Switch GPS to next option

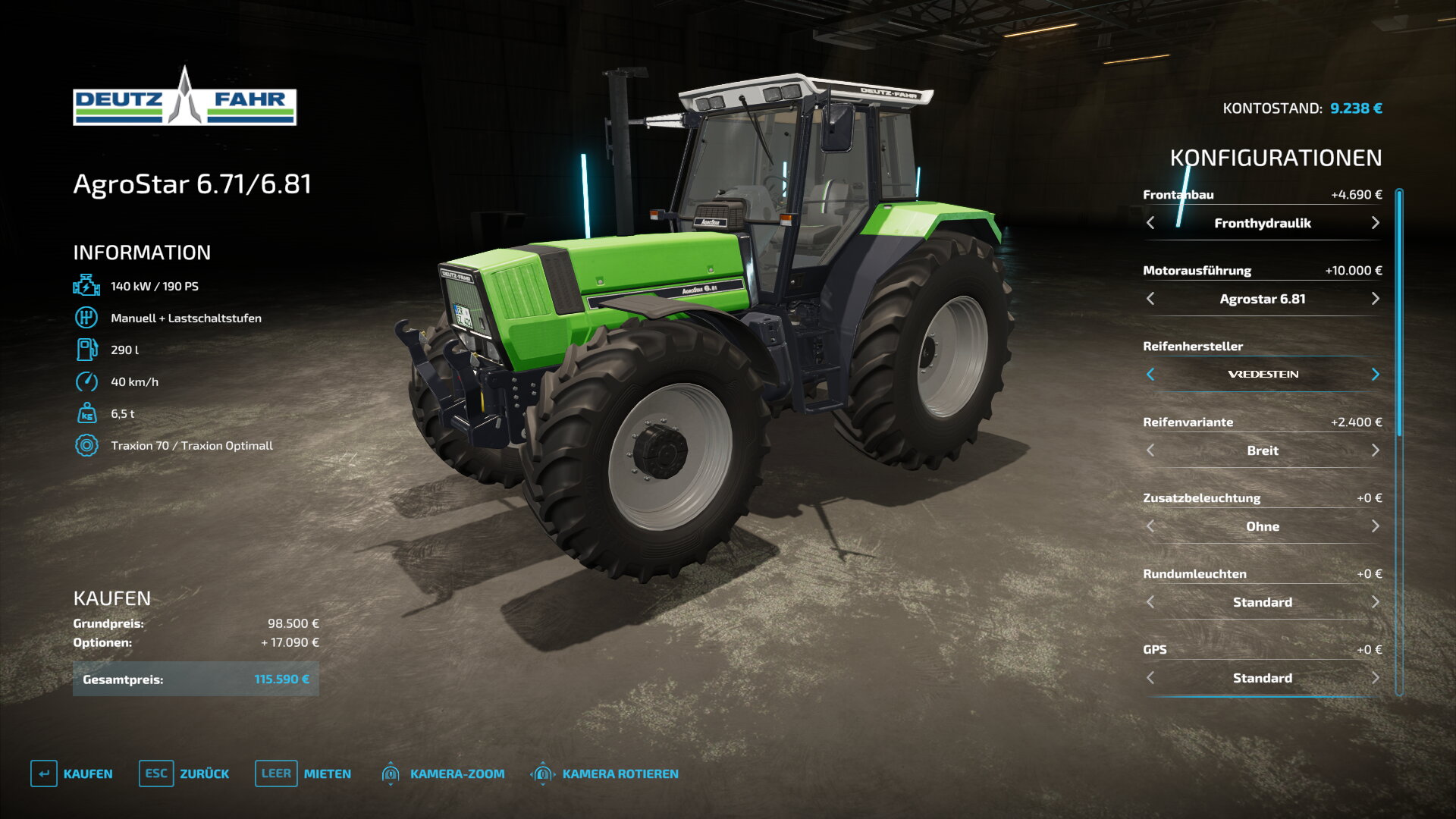[x=1375, y=678]
